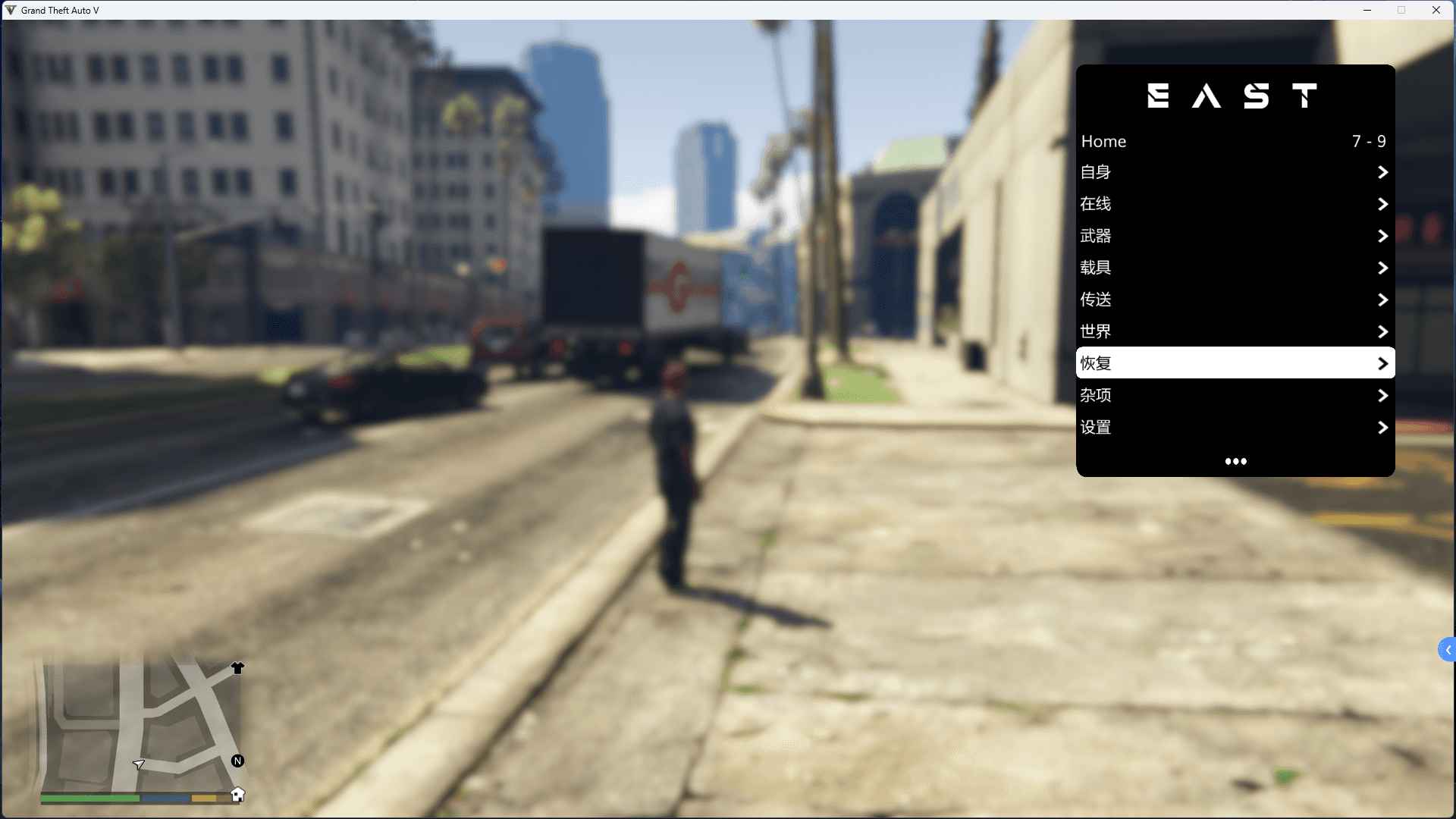
Task: Click the blue chevron overlay on right screen edge
Action: tap(1447, 649)
